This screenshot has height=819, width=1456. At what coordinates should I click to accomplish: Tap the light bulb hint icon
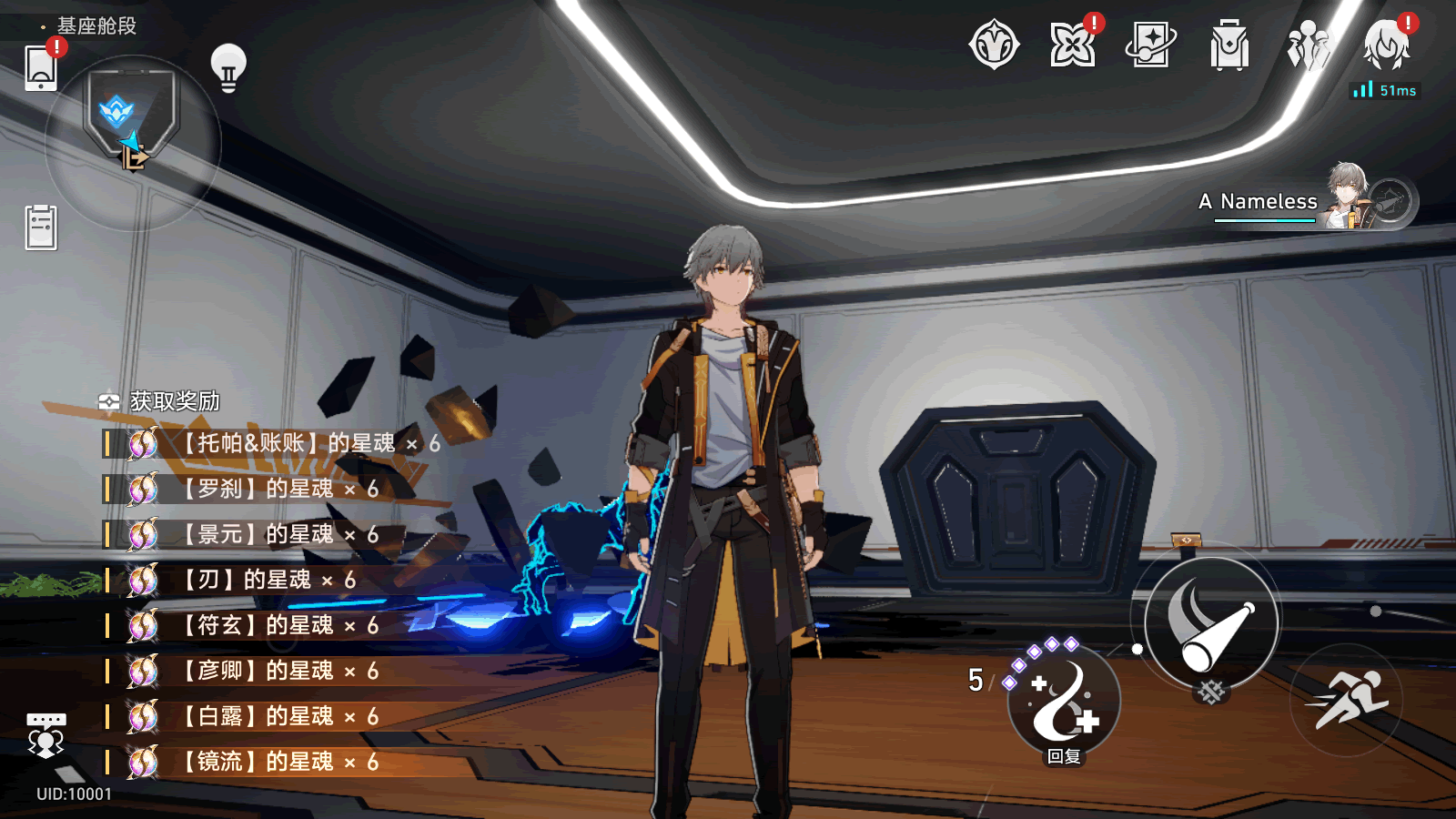tap(228, 68)
